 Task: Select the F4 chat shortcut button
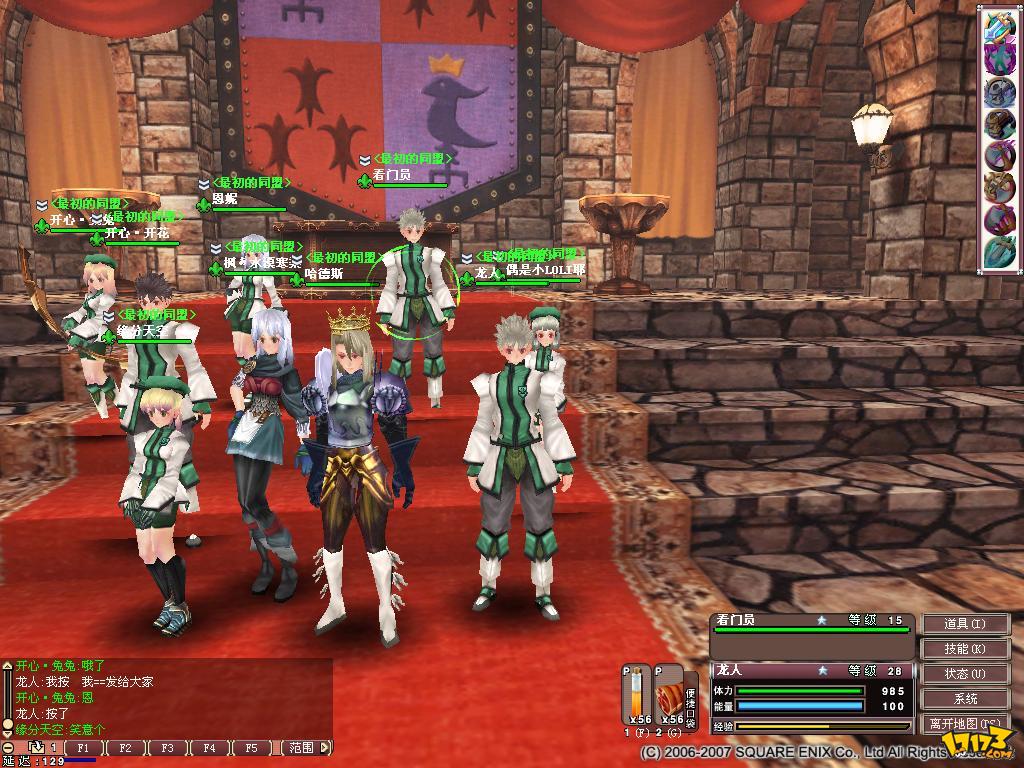click(209, 748)
